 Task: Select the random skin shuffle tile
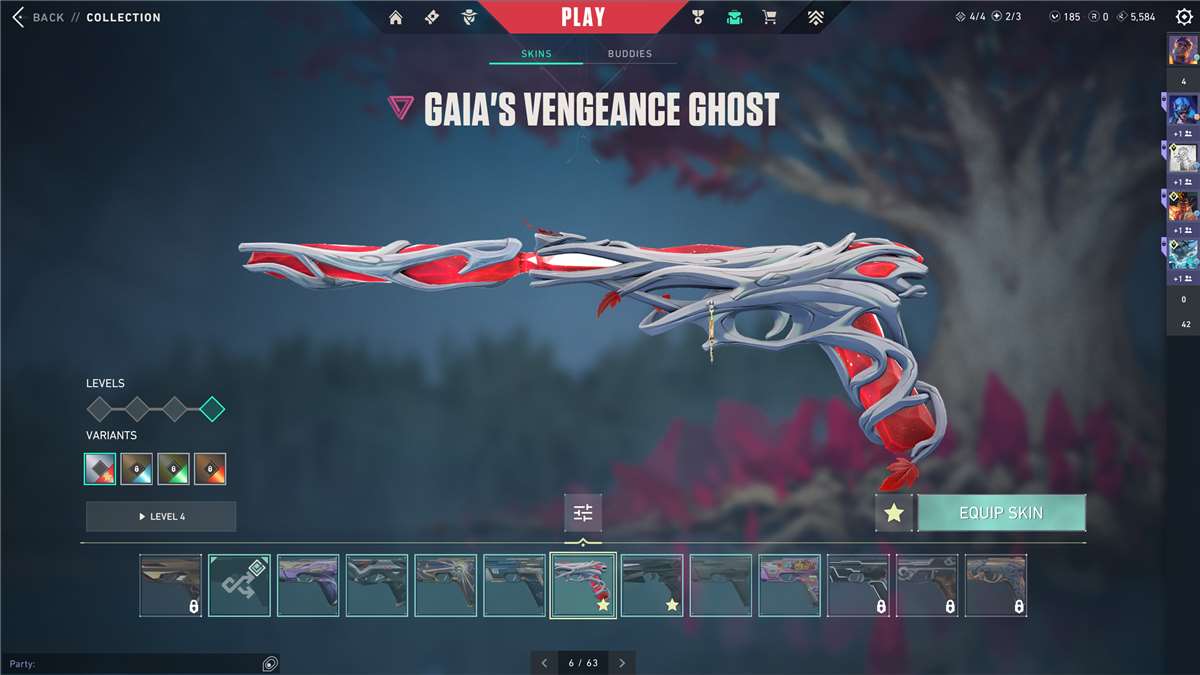click(x=239, y=585)
